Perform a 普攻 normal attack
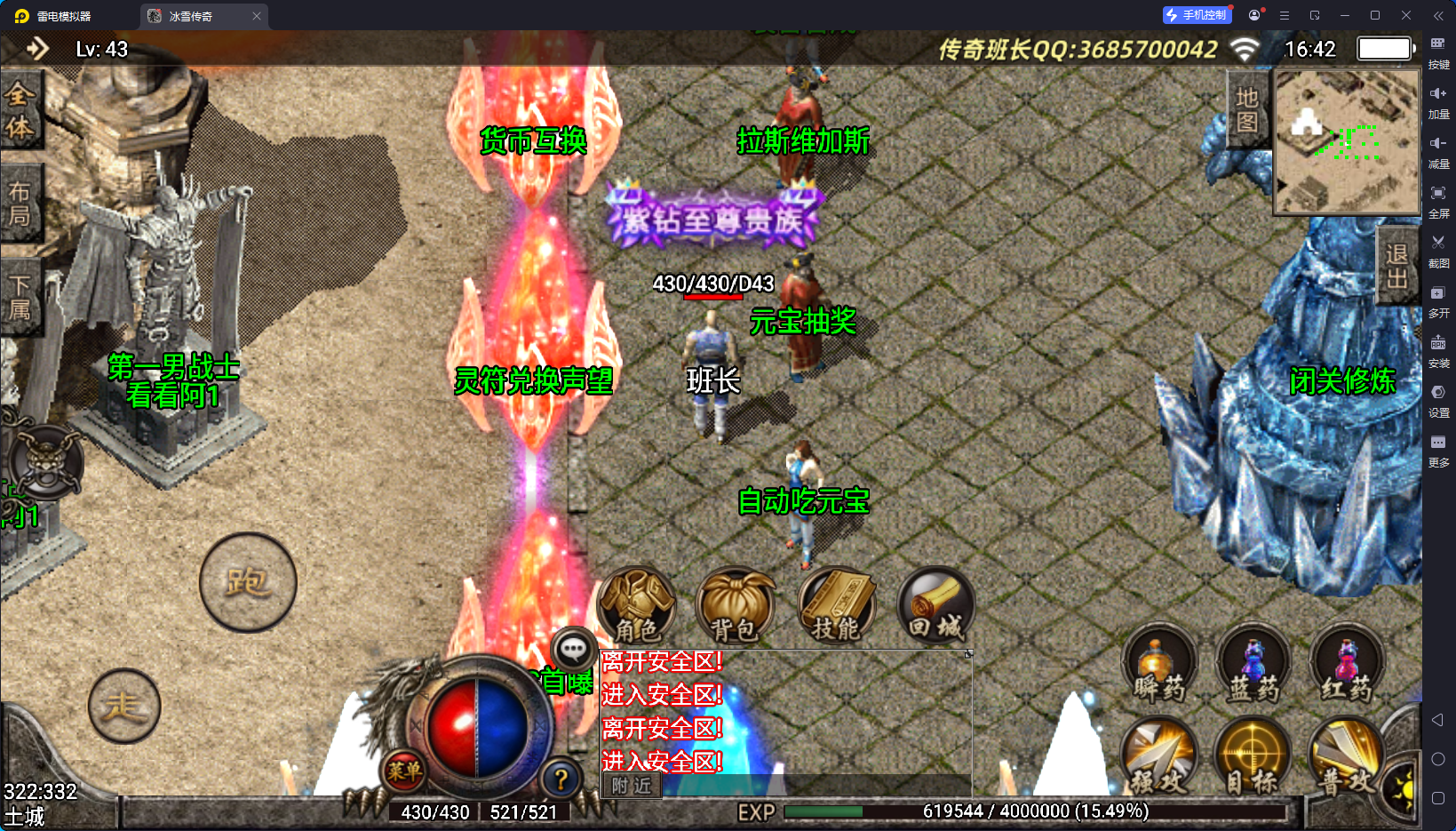This screenshot has height=831, width=1456. [x=1346, y=757]
